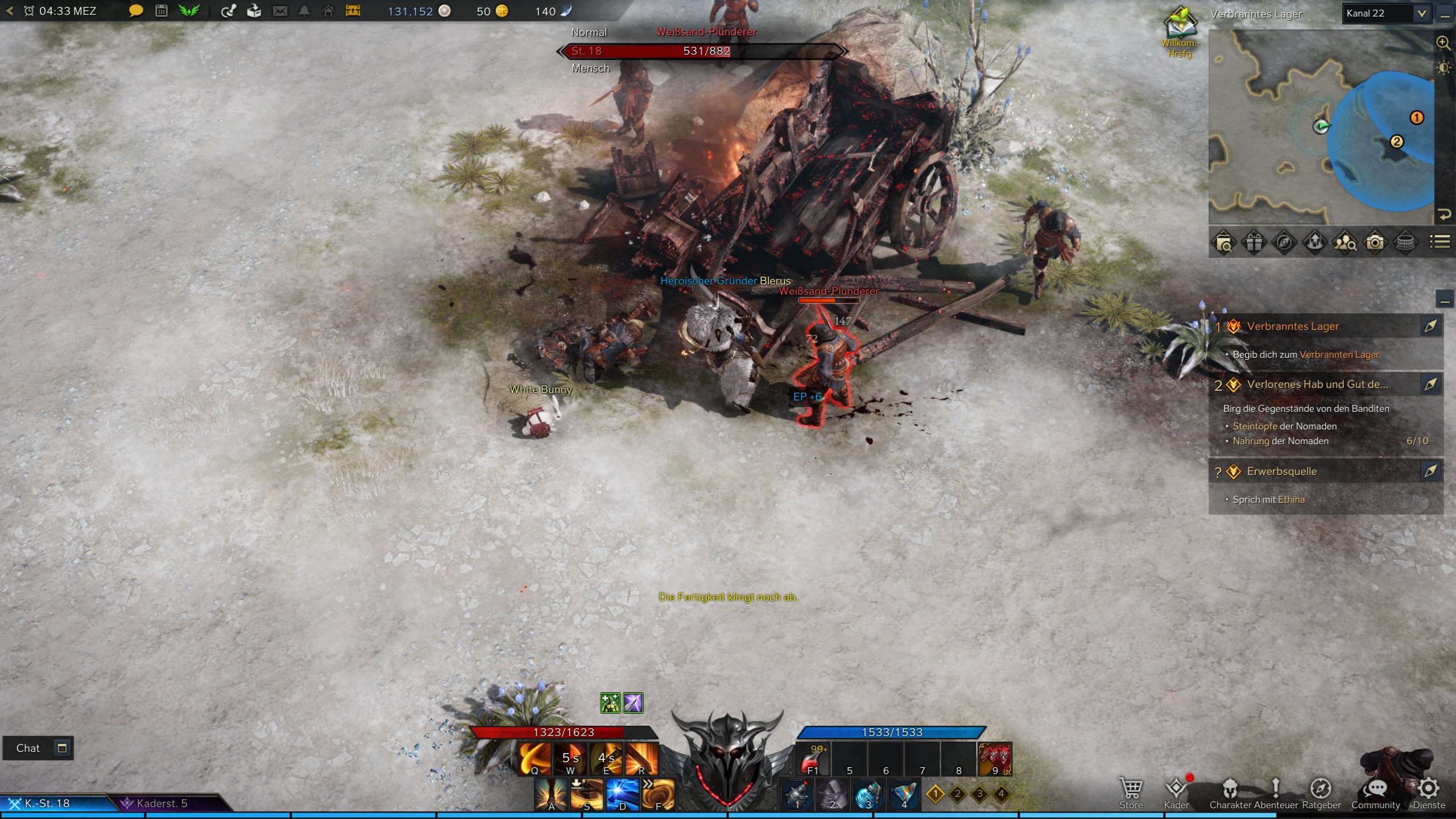Screen dimensions: 1456x819
Task: Open the golden treasure chest icon
Action: click(x=353, y=11)
